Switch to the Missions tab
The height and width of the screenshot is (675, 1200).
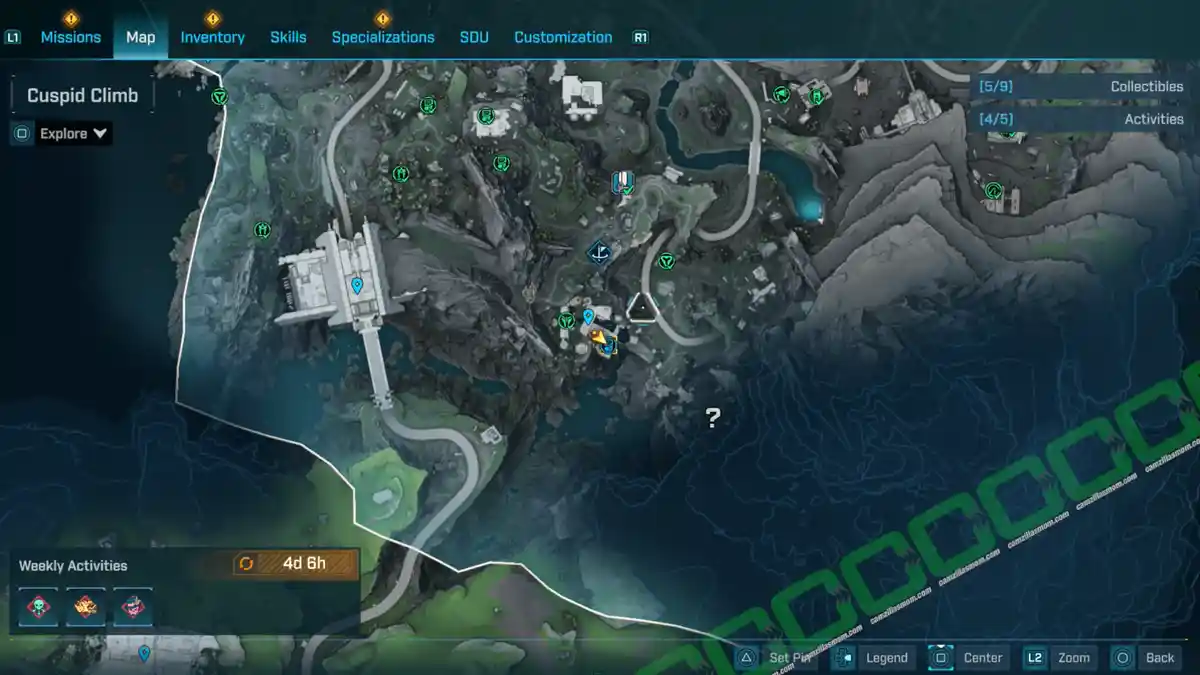pos(70,37)
